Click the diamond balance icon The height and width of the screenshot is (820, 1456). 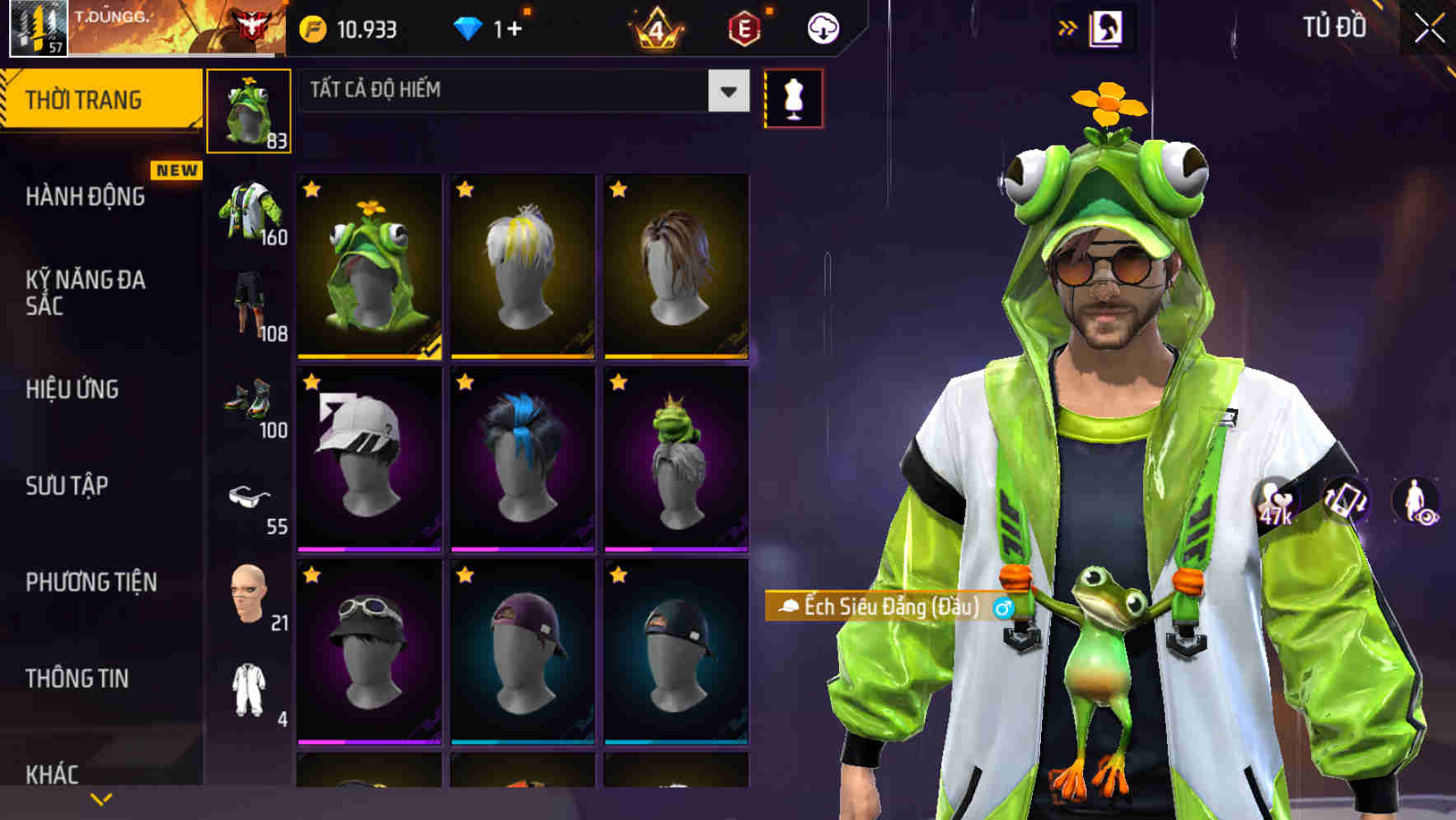coord(469,27)
